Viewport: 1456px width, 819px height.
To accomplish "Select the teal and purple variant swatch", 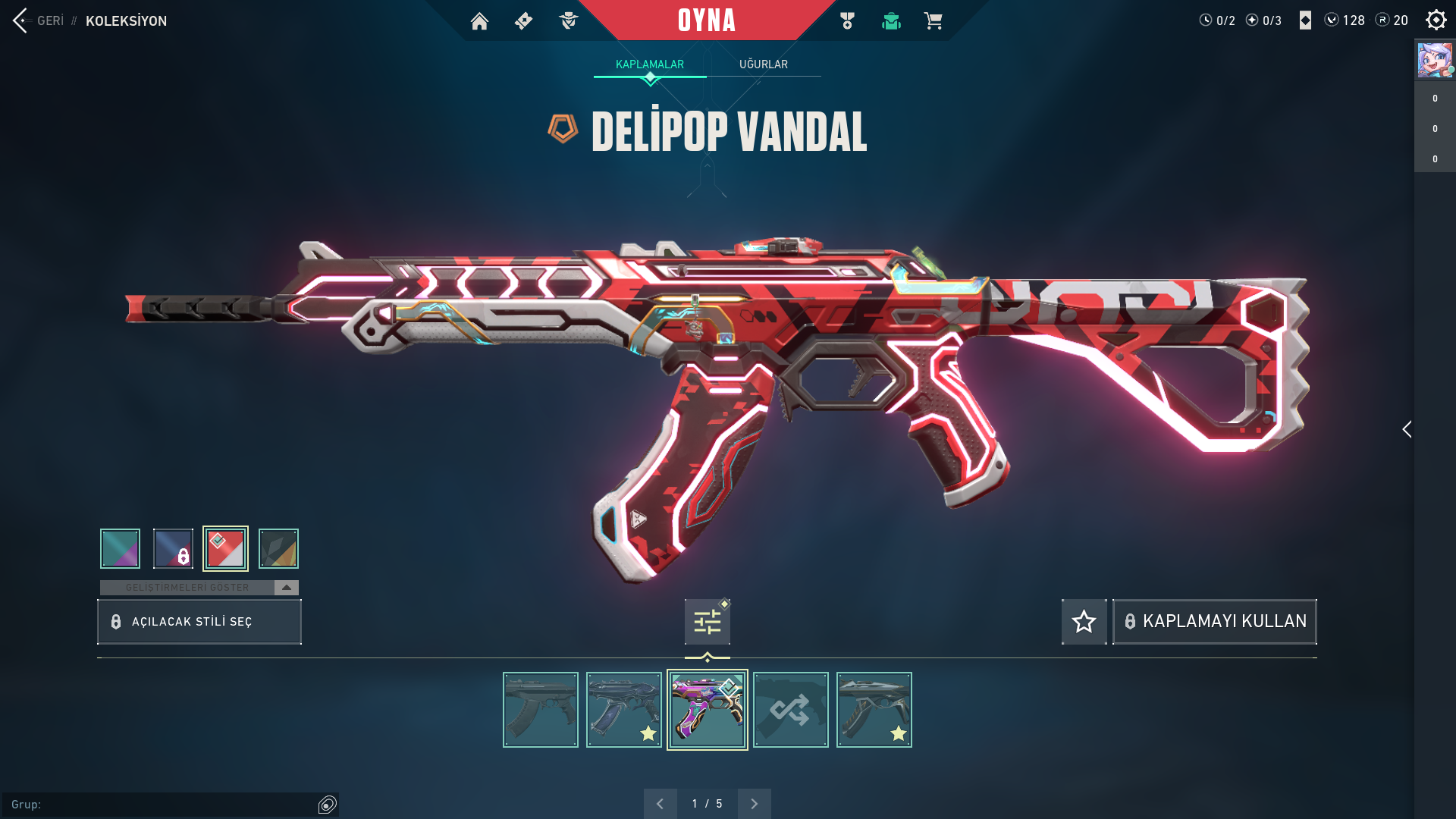I will pos(120,548).
